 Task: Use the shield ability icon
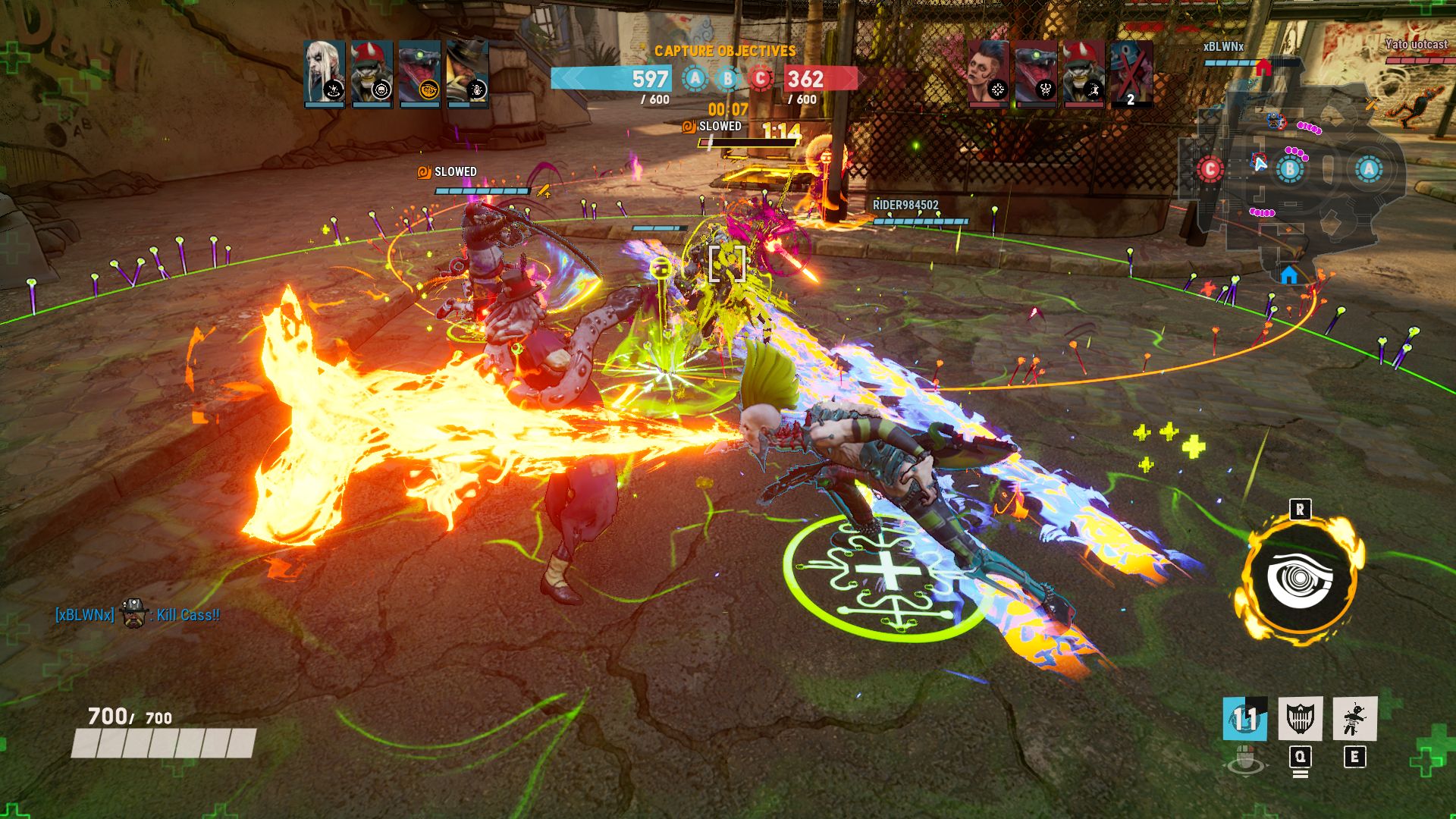tap(1300, 718)
